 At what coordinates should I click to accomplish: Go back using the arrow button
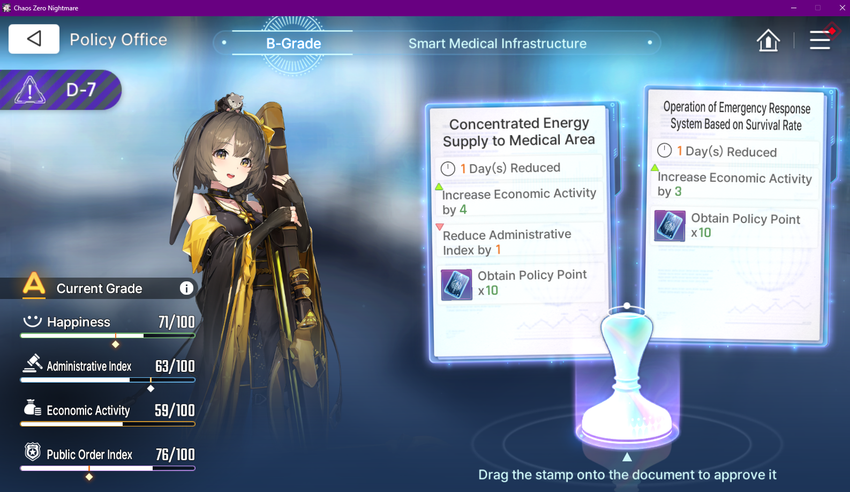(34, 39)
